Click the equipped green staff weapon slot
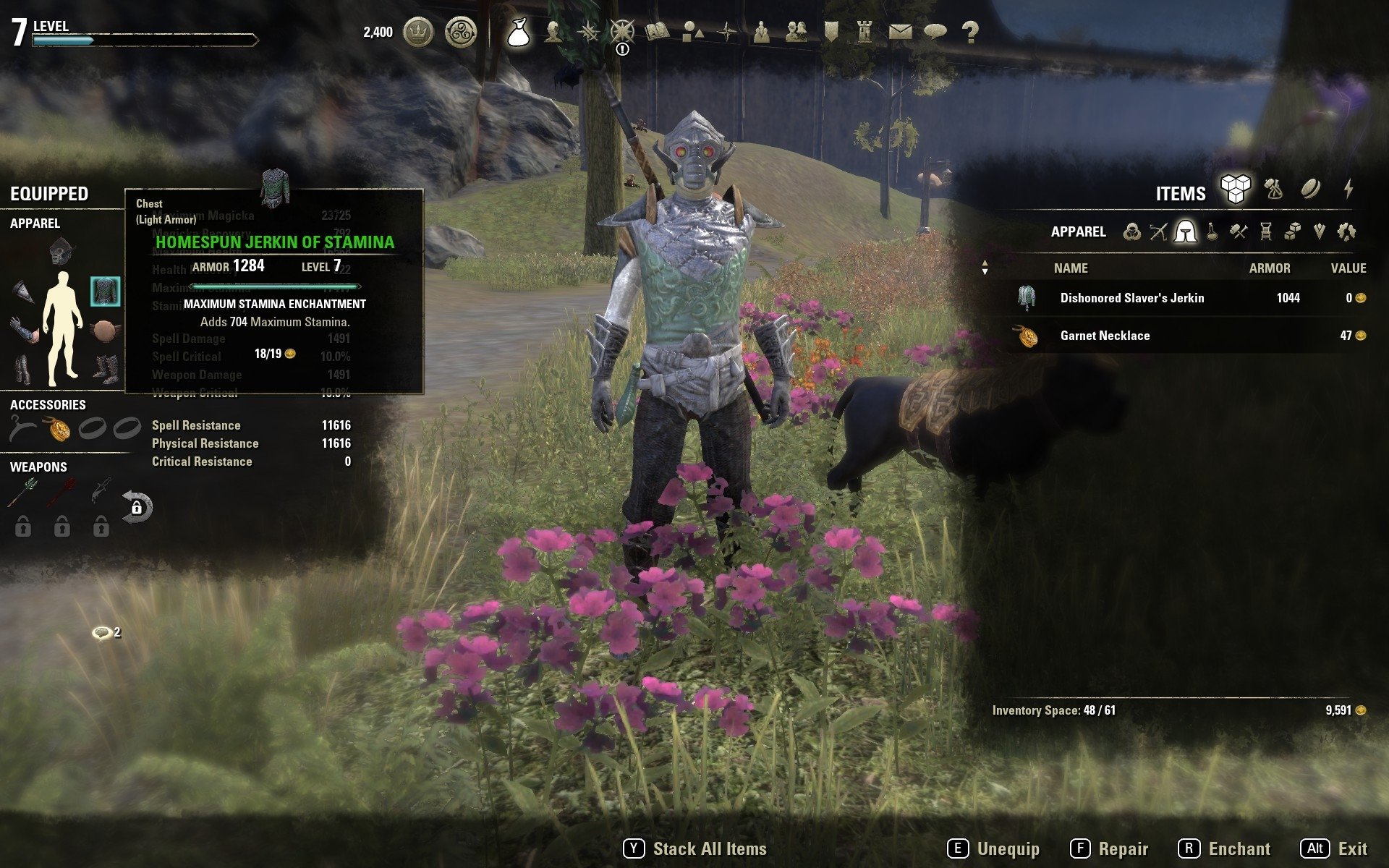Image resolution: width=1389 pixels, height=868 pixels. (22, 493)
